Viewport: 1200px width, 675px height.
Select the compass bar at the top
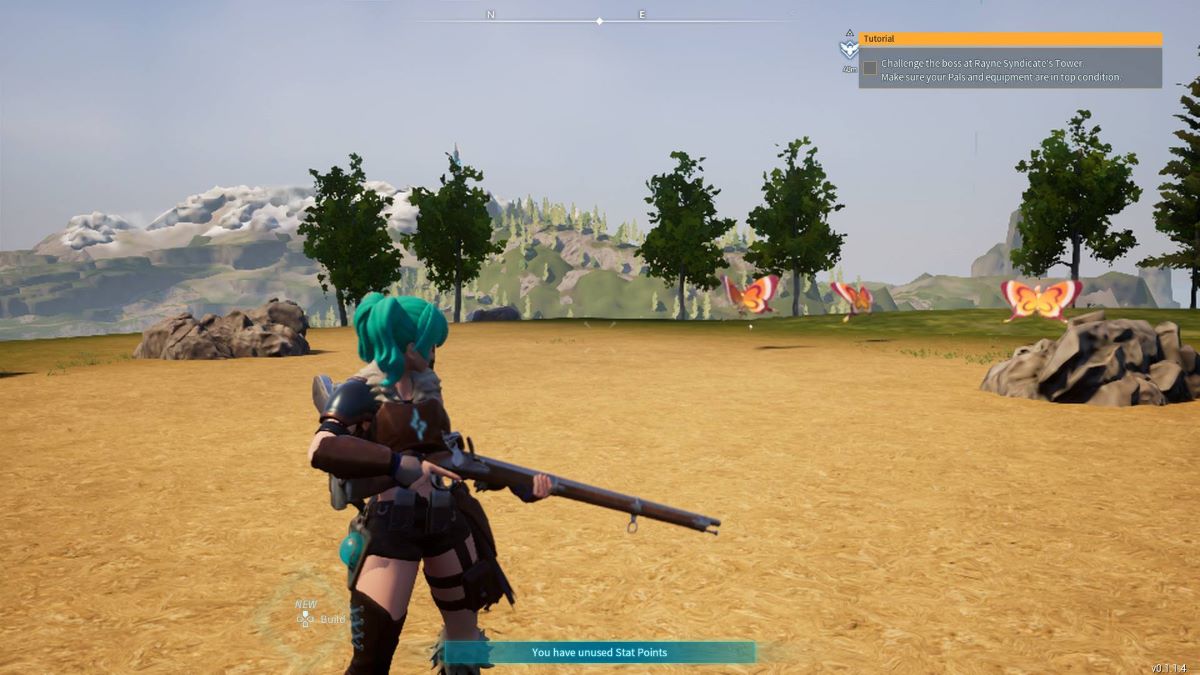coord(599,20)
